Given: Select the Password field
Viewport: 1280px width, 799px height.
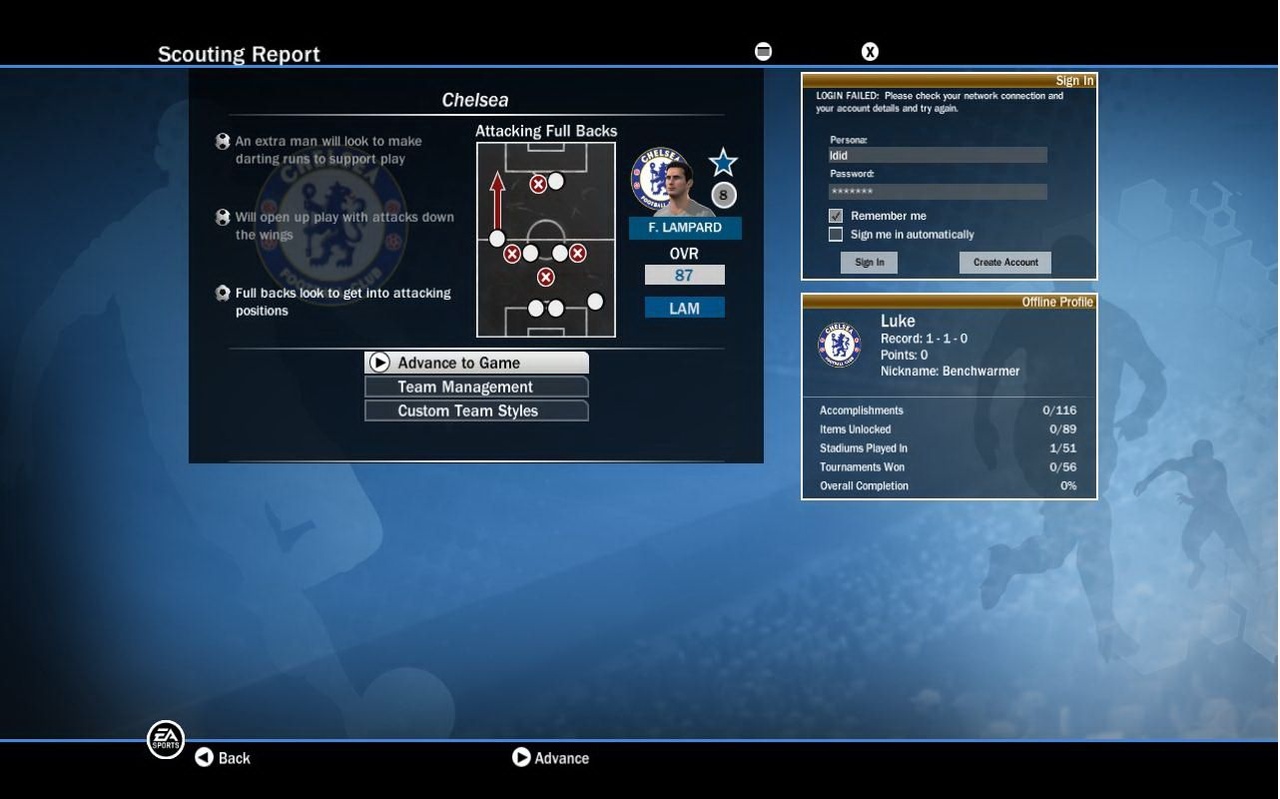Looking at the screenshot, I should (936, 190).
